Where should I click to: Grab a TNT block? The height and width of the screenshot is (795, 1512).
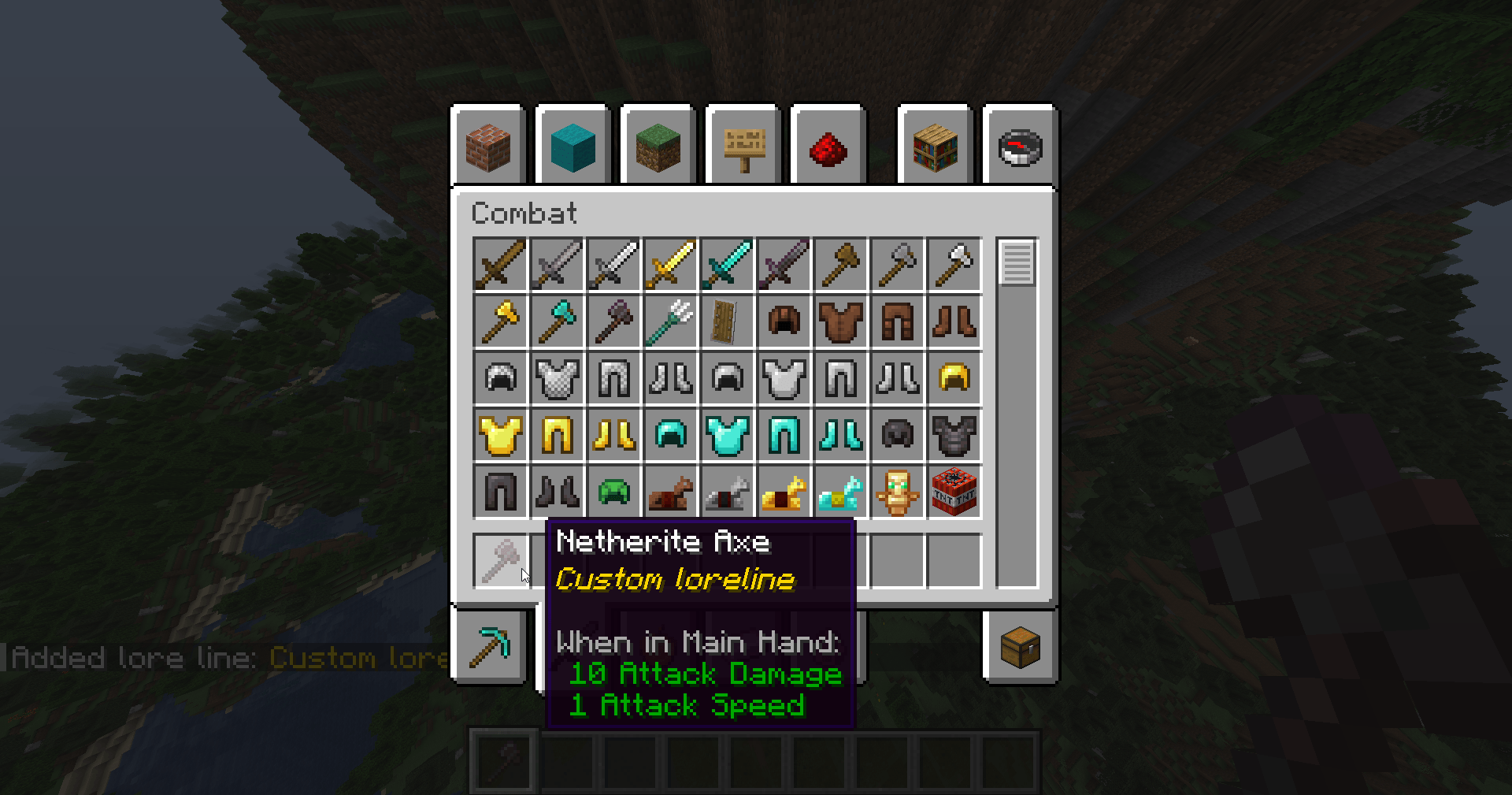click(x=954, y=491)
